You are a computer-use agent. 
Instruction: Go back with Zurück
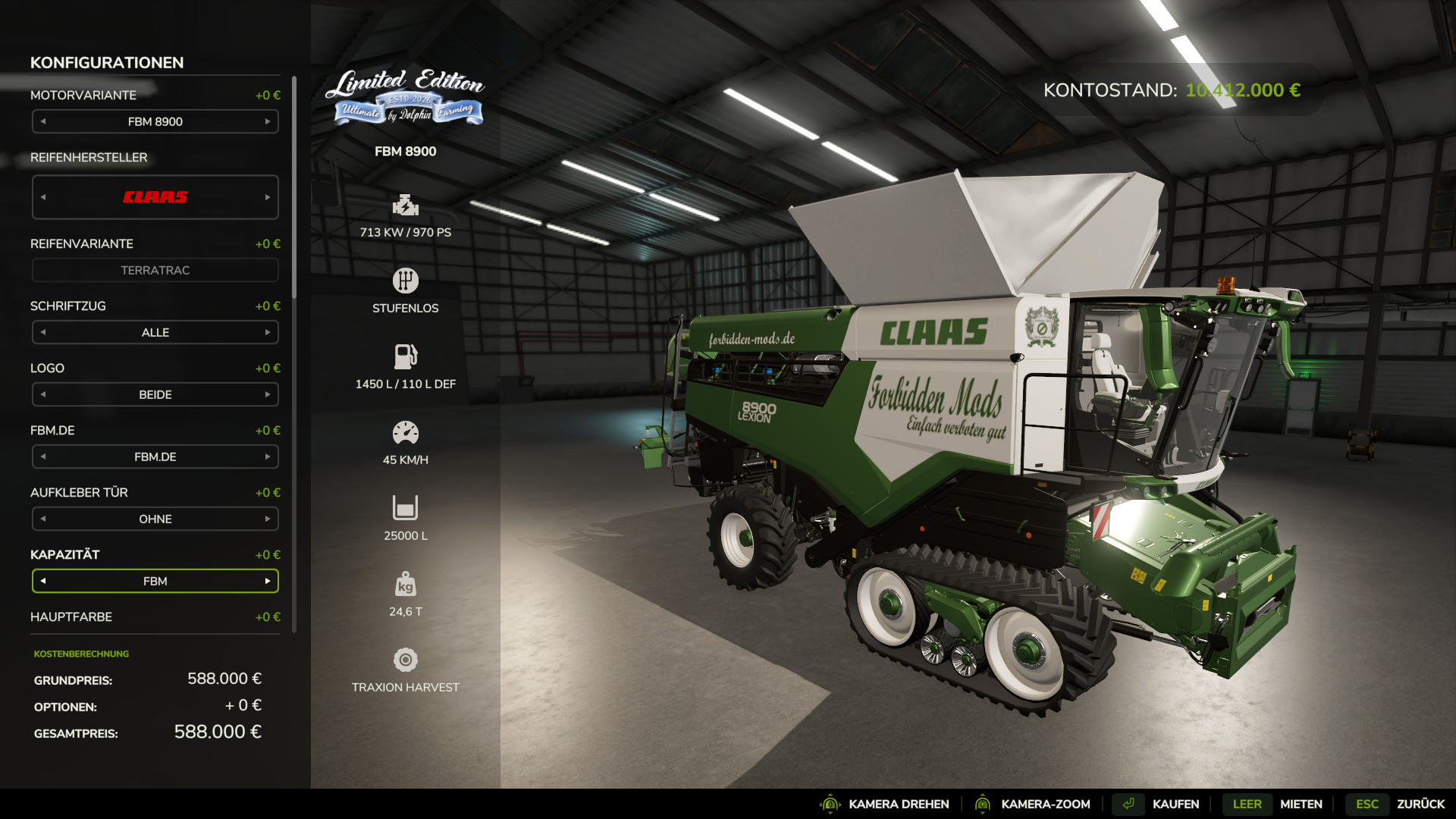coord(1420,804)
